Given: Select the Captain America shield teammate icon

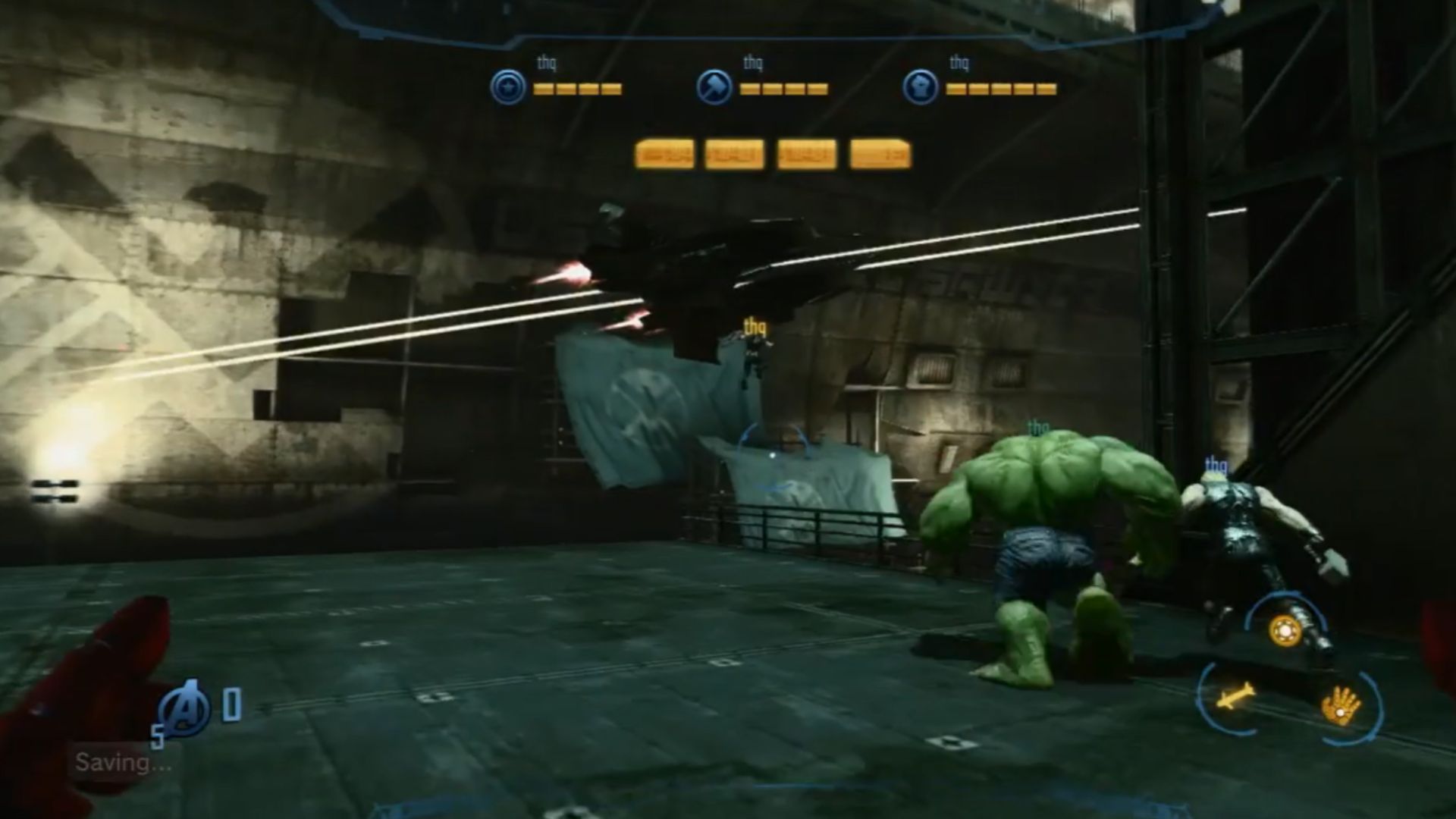Looking at the screenshot, I should point(507,87).
